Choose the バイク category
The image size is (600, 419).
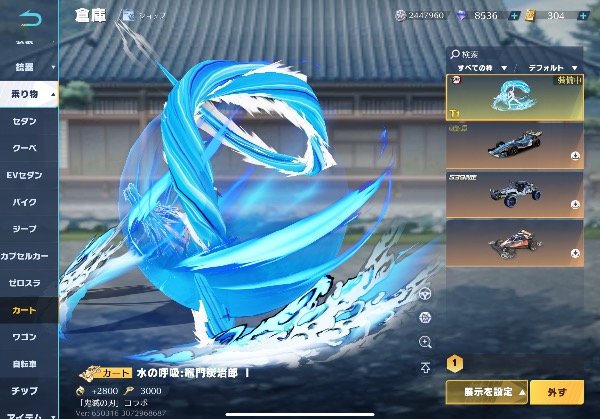coord(27,202)
